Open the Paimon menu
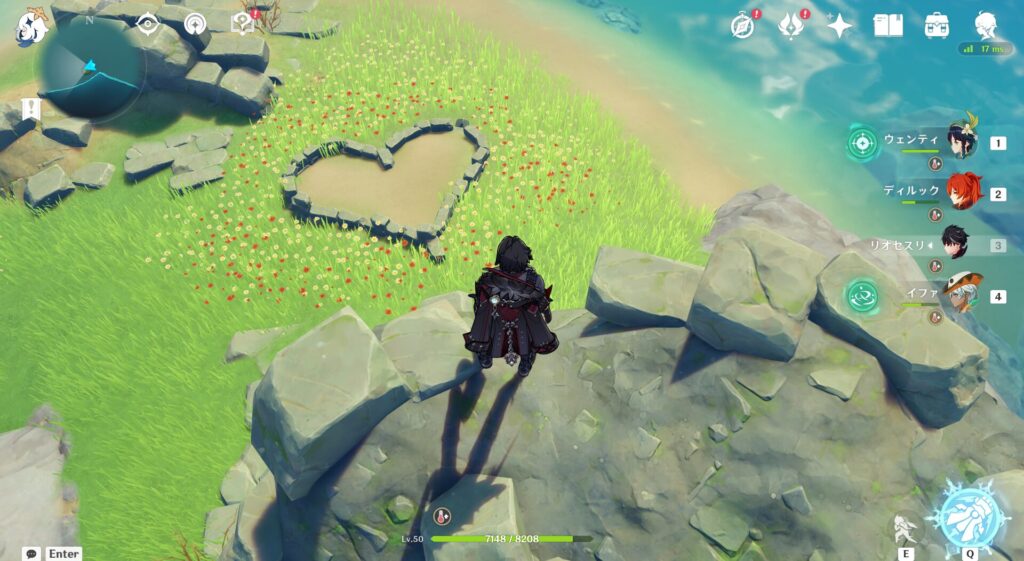Viewport: 1024px width, 561px height. coord(30,25)
